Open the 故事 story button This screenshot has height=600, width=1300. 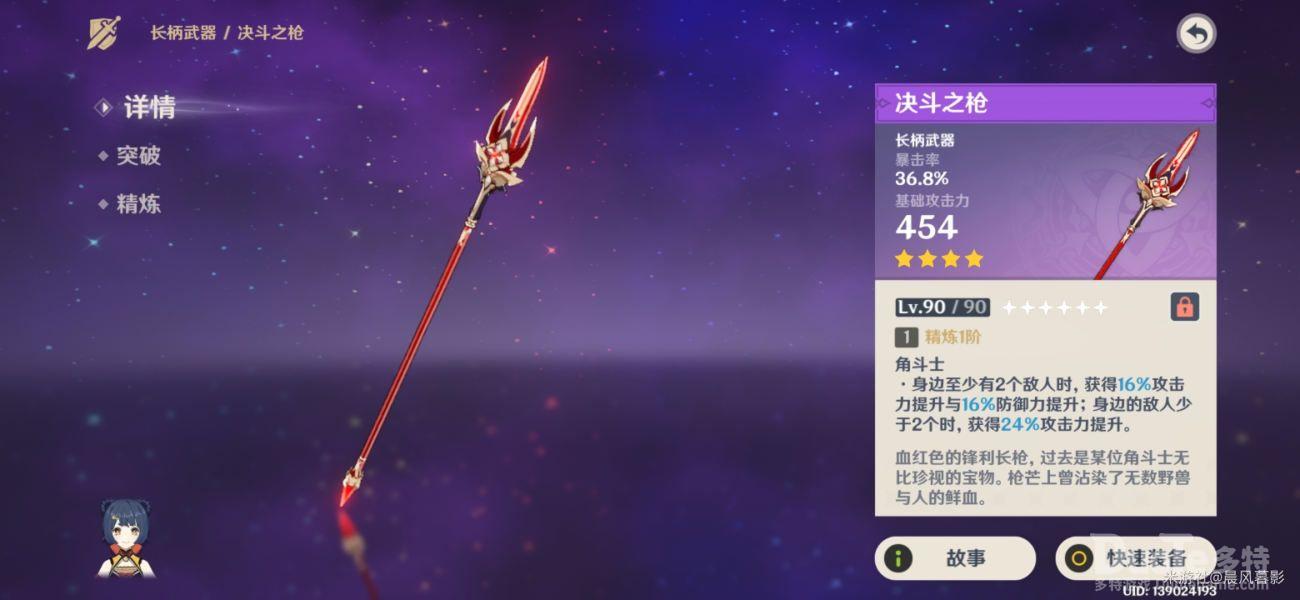click(954, 558)
